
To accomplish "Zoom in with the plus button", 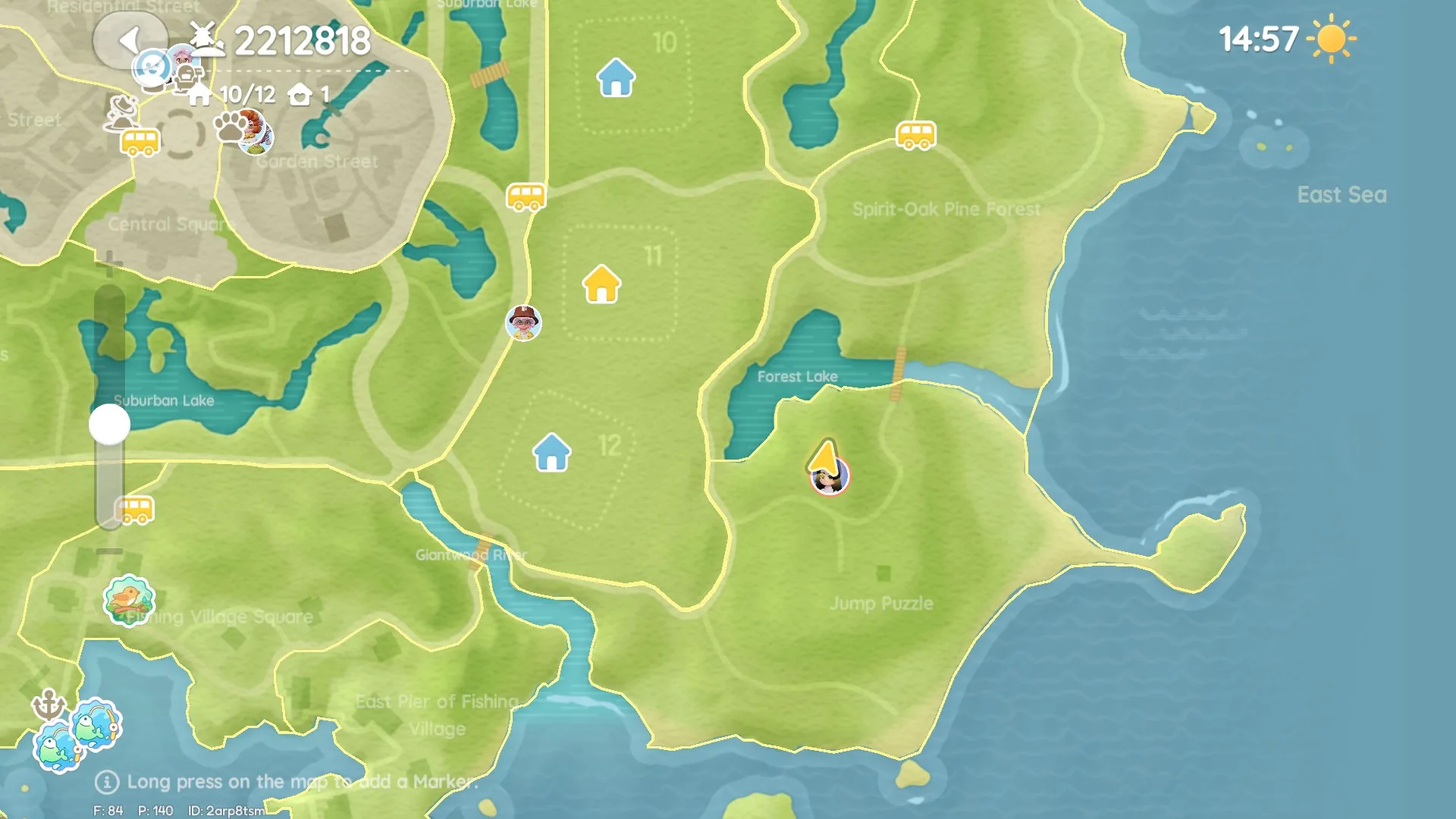I will pyautogui.click(x=110, y=264).
